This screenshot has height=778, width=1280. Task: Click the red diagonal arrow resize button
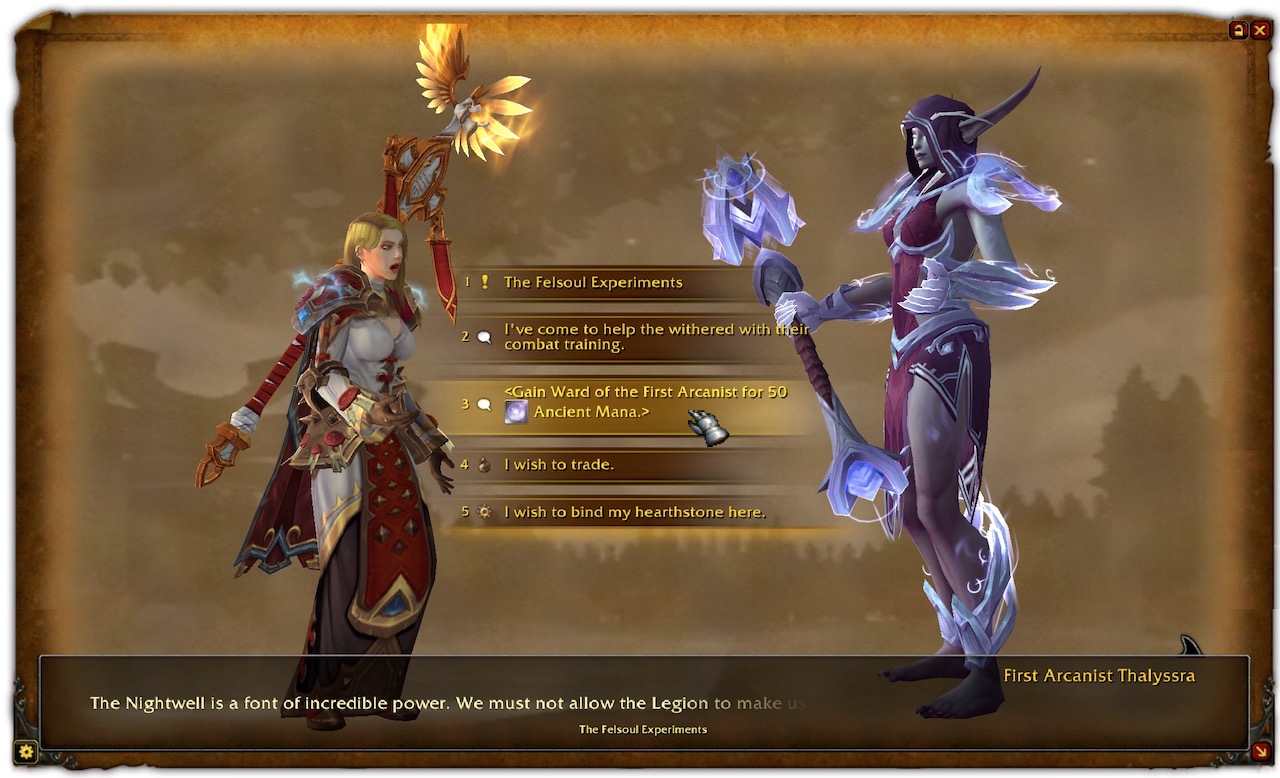(1260, 751)
